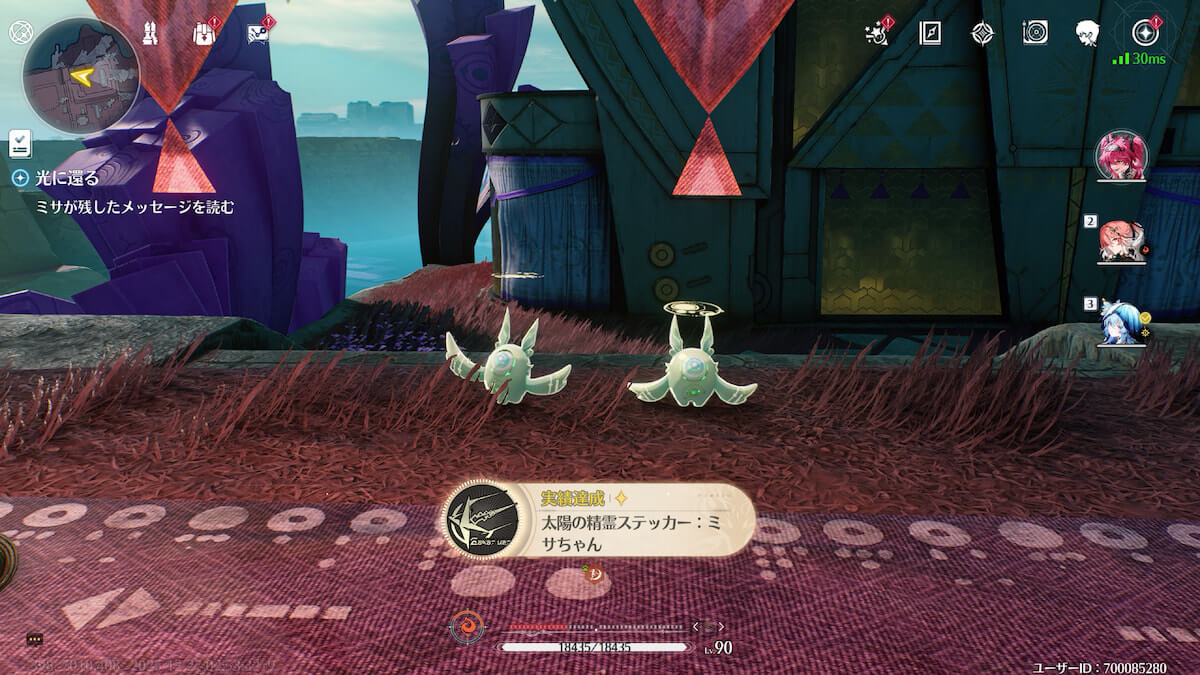1200x675 pixels.
Task: Open the circular minimap
Action: coord(81,76)
